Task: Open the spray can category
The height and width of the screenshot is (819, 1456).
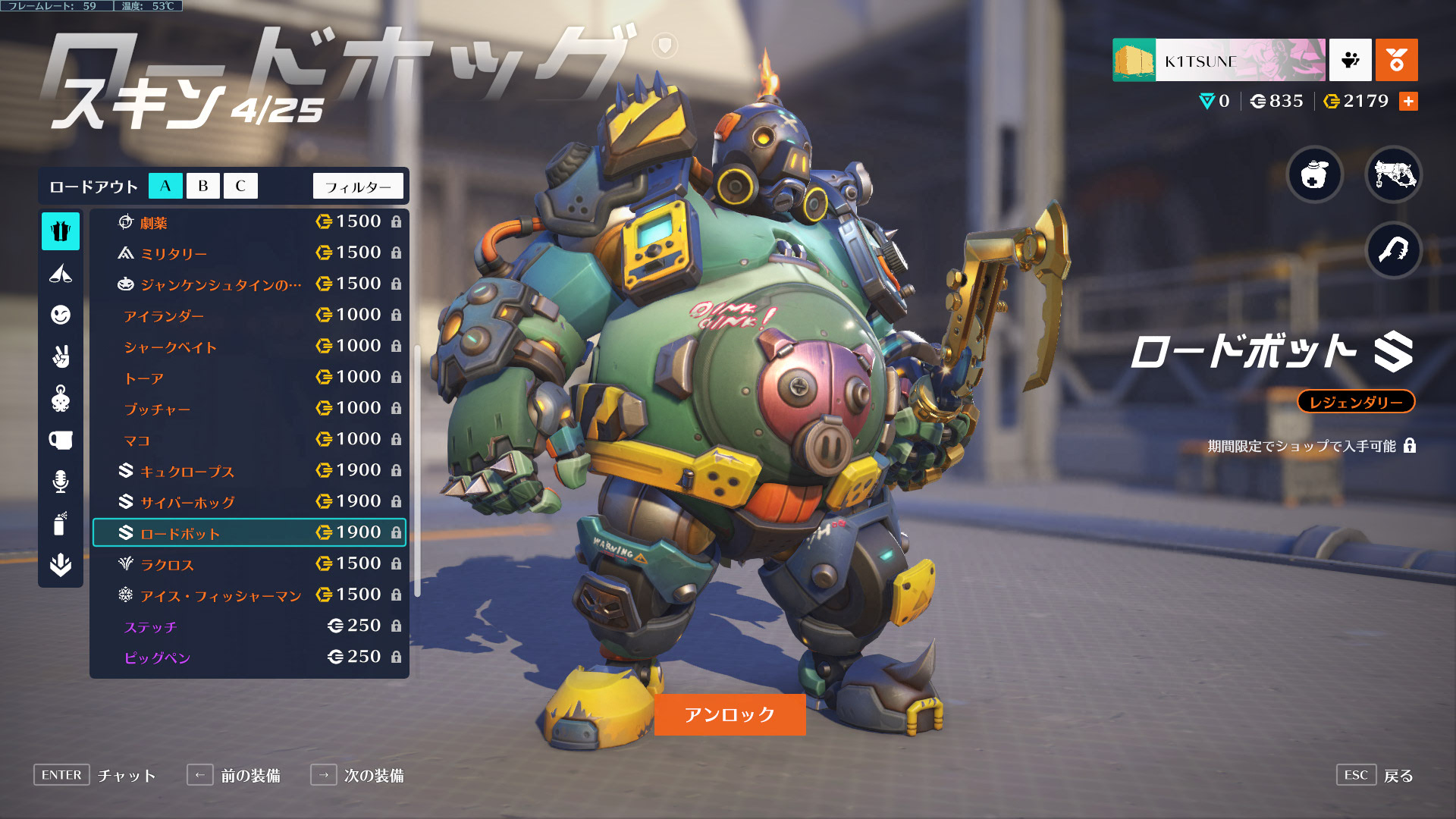Action: [61, 523]
